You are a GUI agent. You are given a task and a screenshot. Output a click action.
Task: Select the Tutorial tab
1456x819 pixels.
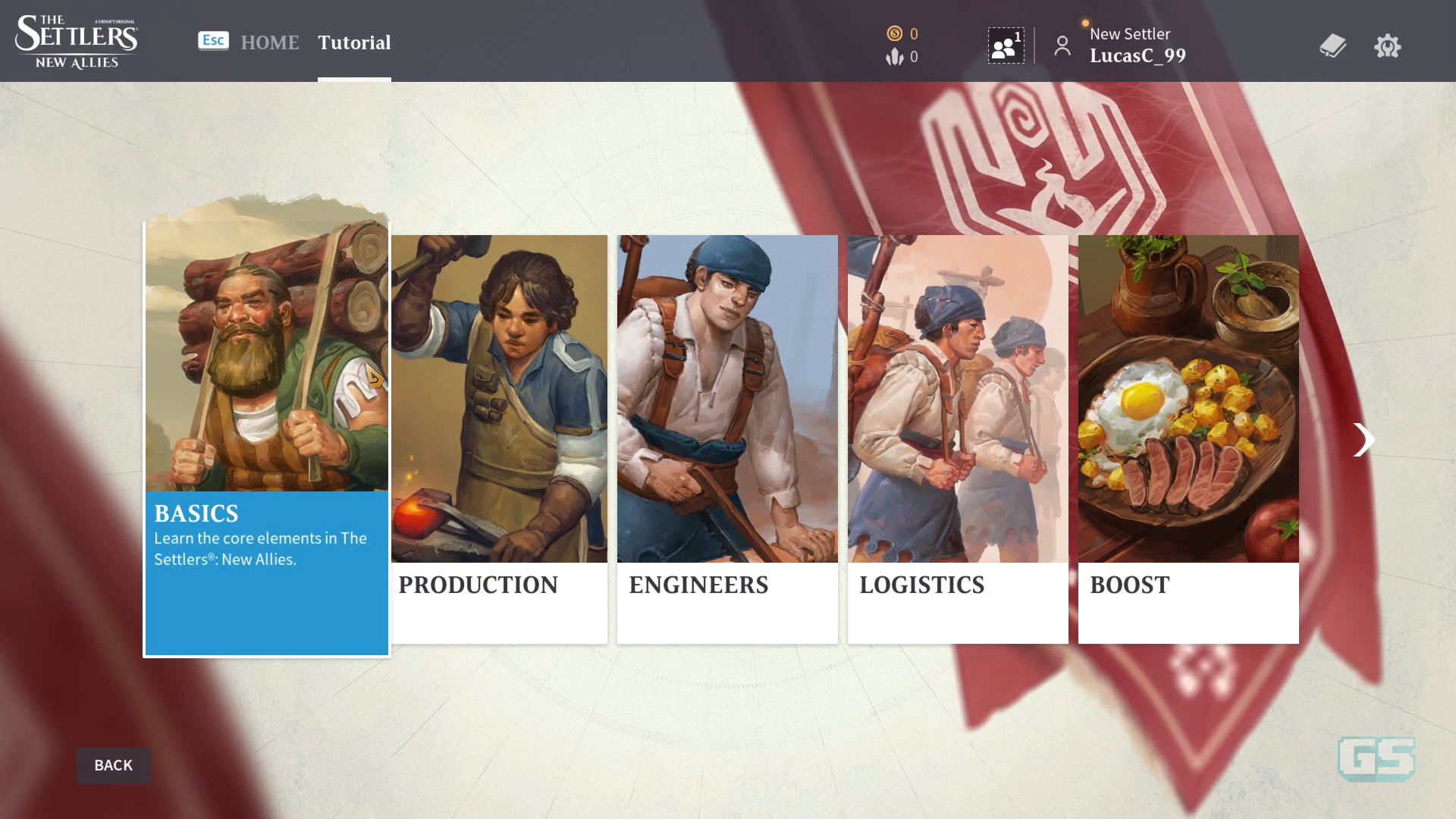pos(354,42)
